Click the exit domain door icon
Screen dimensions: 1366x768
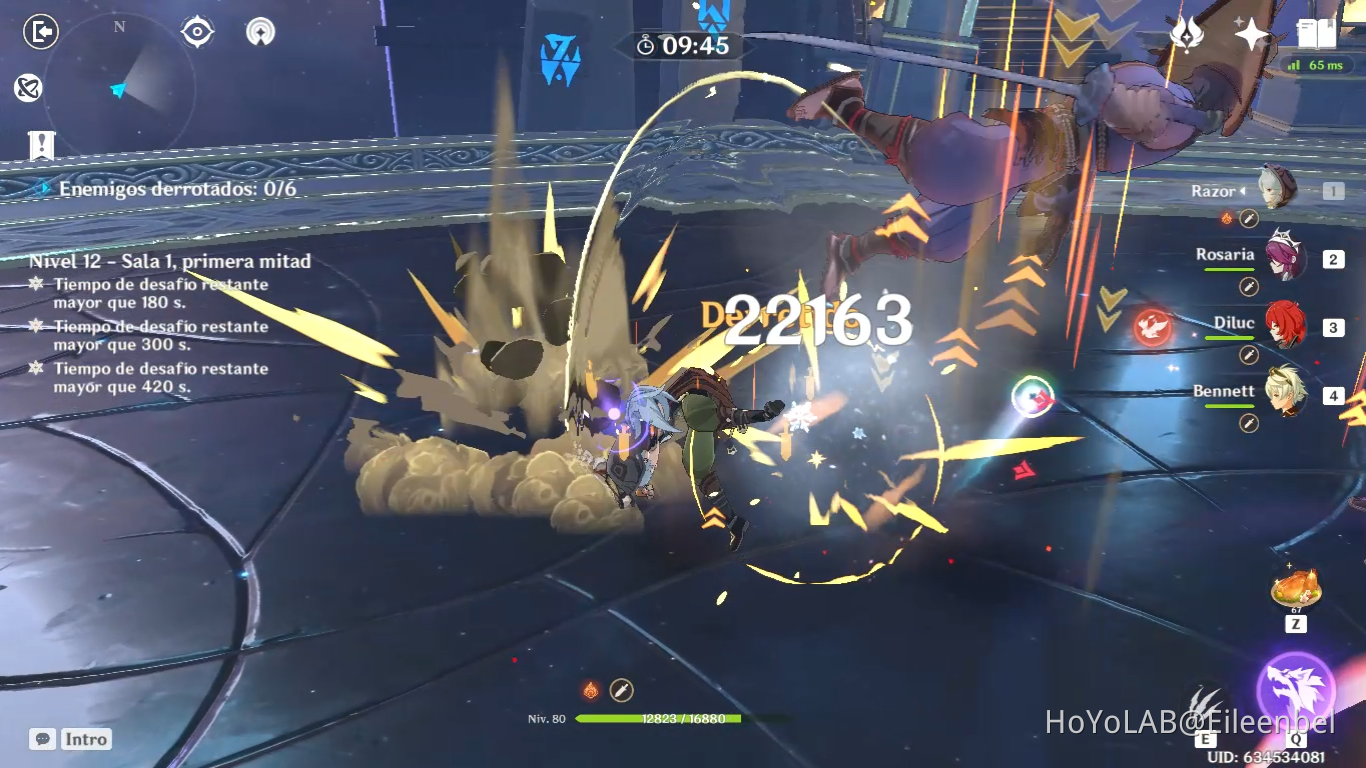pos(38,32)
